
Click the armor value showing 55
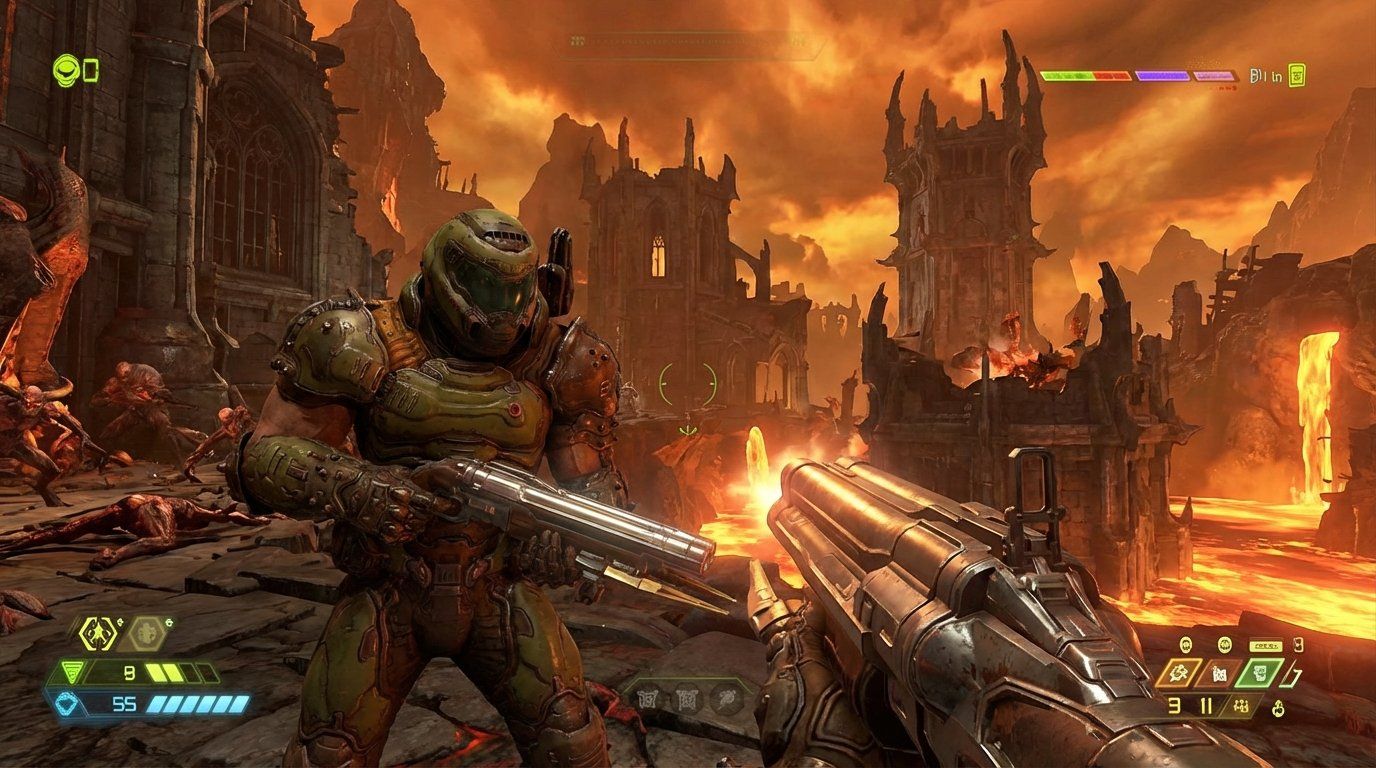(x=124, y=703)
